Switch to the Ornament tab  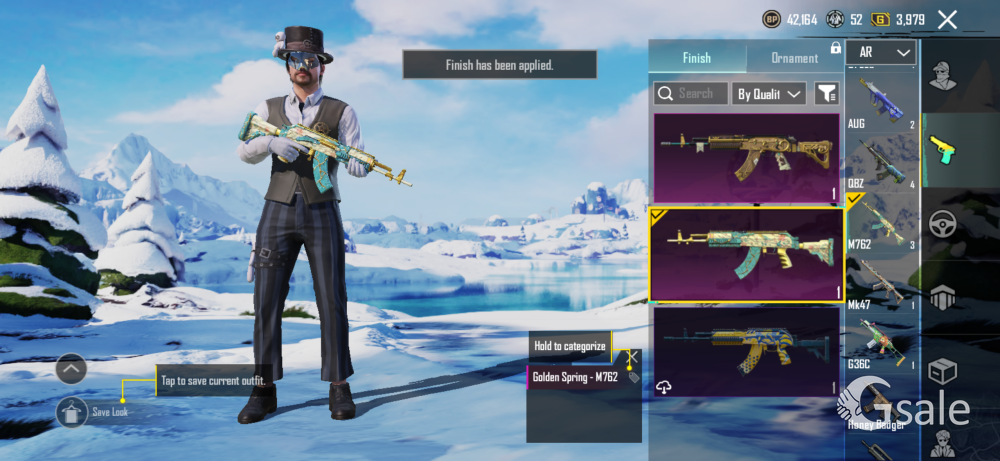coord(795,58)
